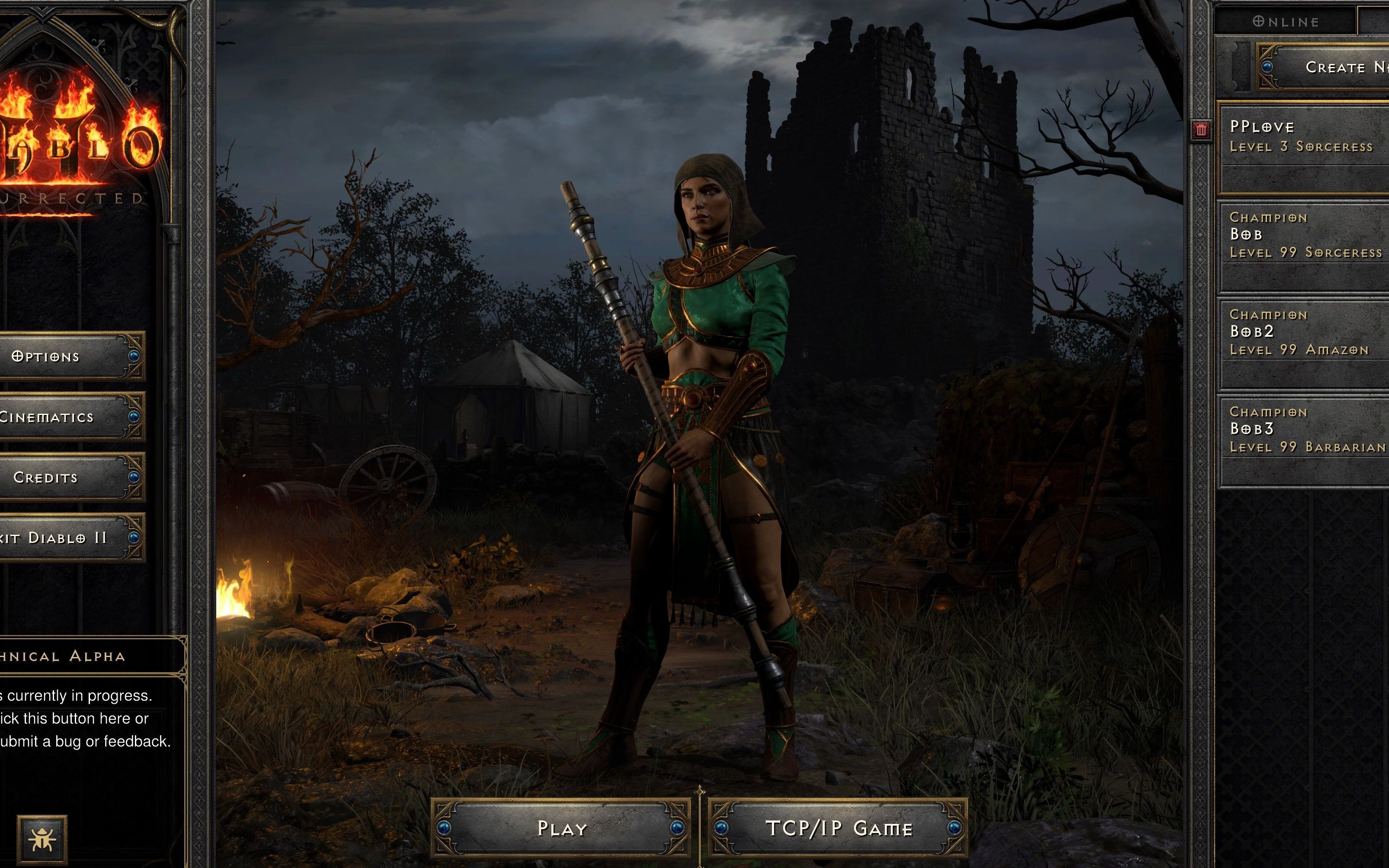1389x868 pixels.
Task: Choose the TCP/IP Game button
Action: tap(839, 828)
